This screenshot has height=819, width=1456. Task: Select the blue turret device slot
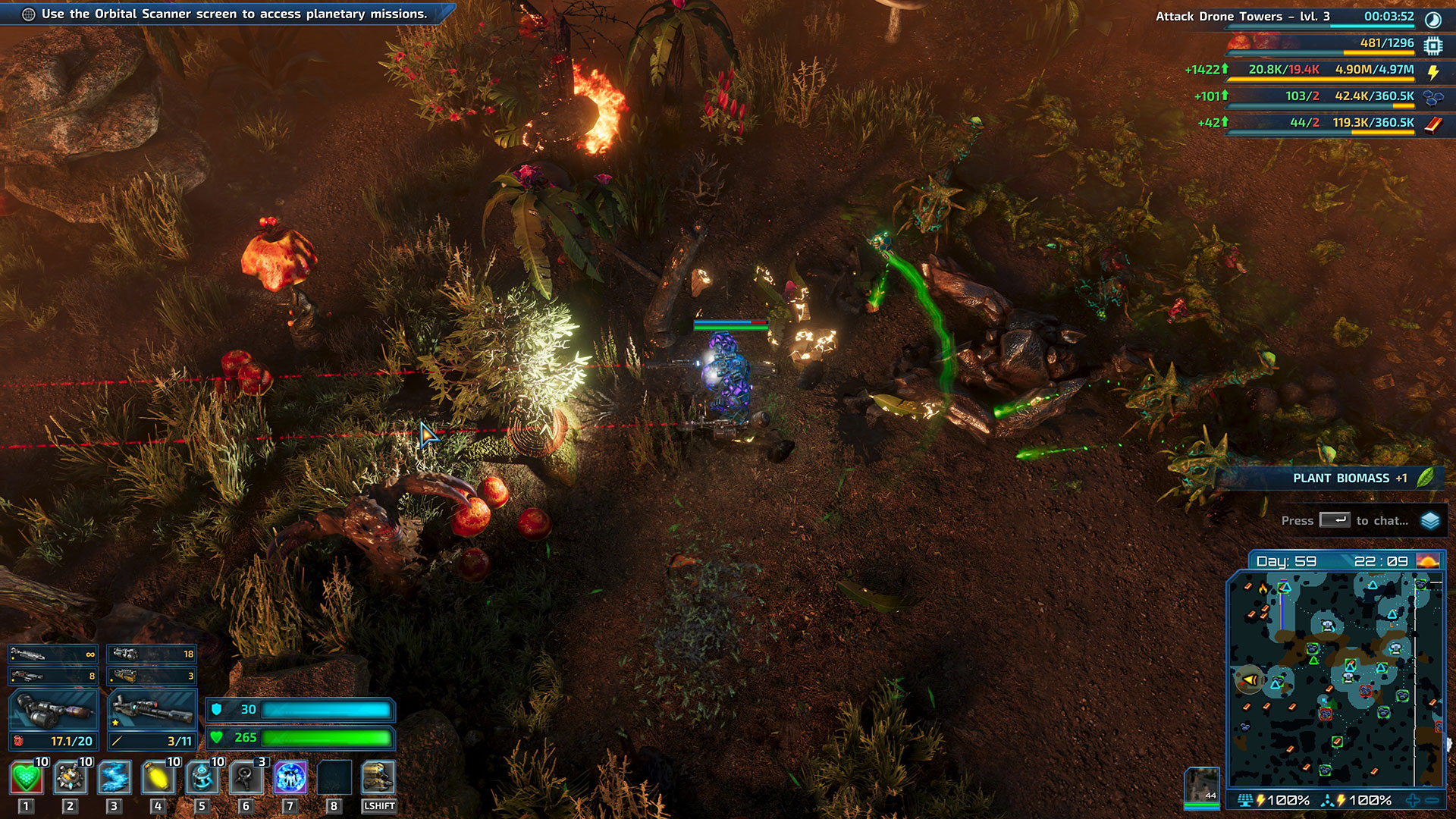pyautogui.click(x=202, y=778)
